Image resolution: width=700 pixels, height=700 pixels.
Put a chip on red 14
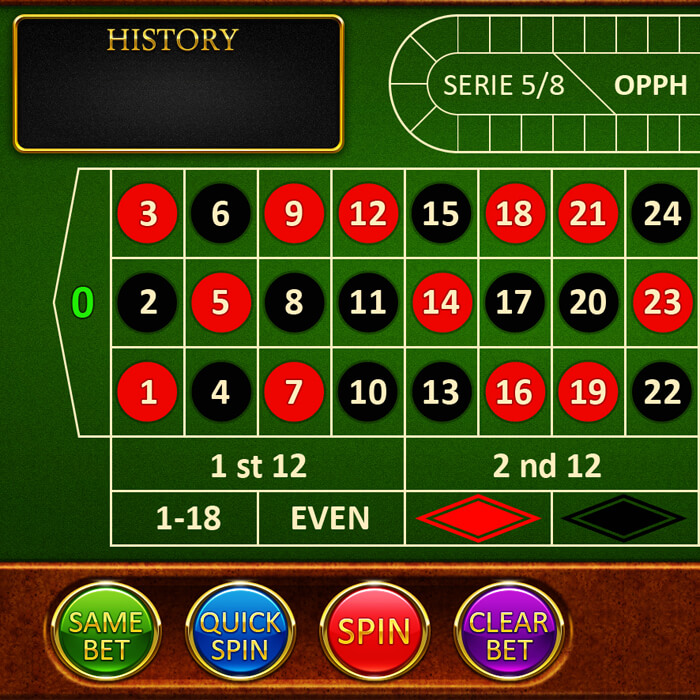coord(441,302)
